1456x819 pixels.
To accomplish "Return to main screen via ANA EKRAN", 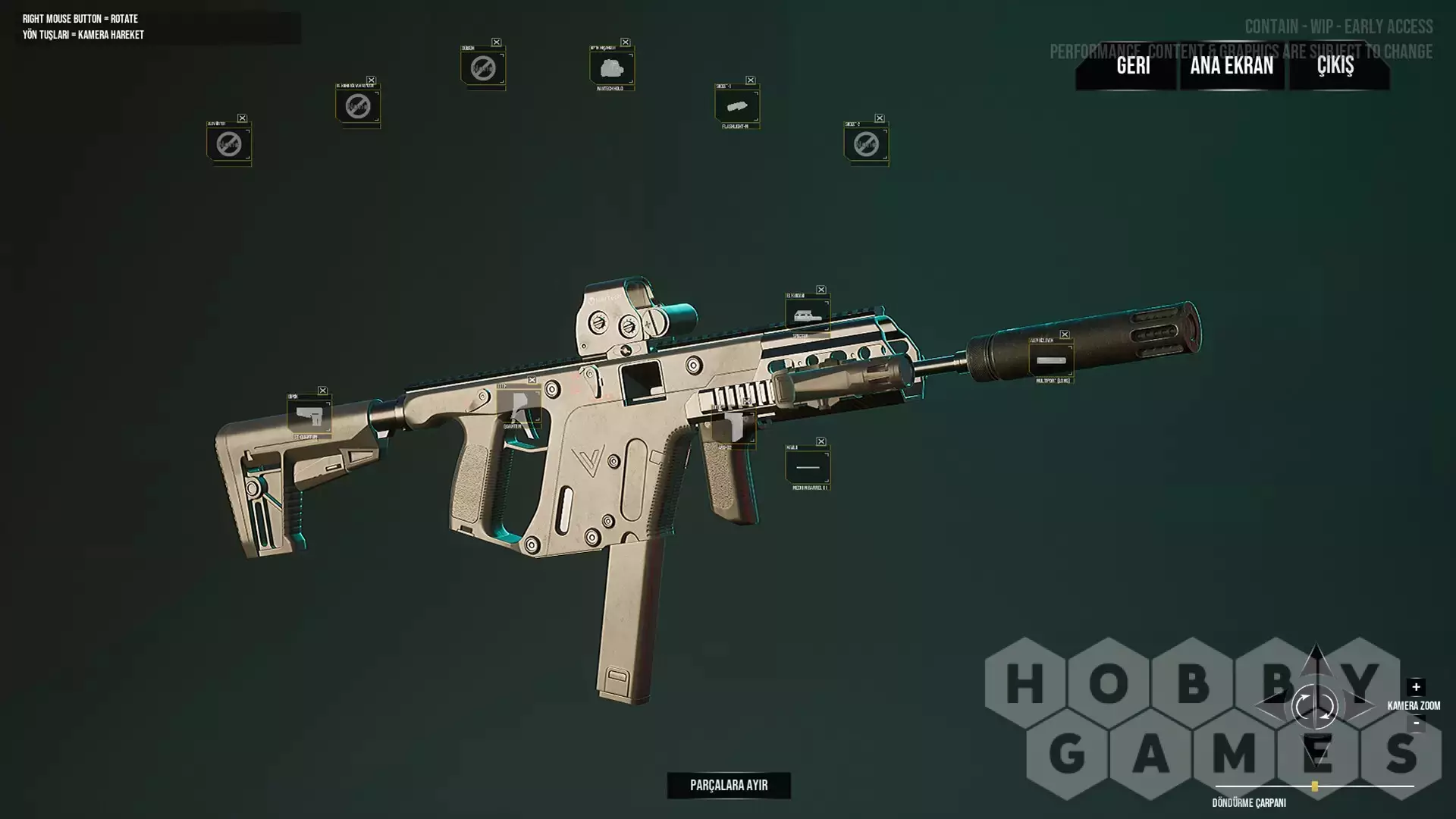I will [x=1232, y=66].
